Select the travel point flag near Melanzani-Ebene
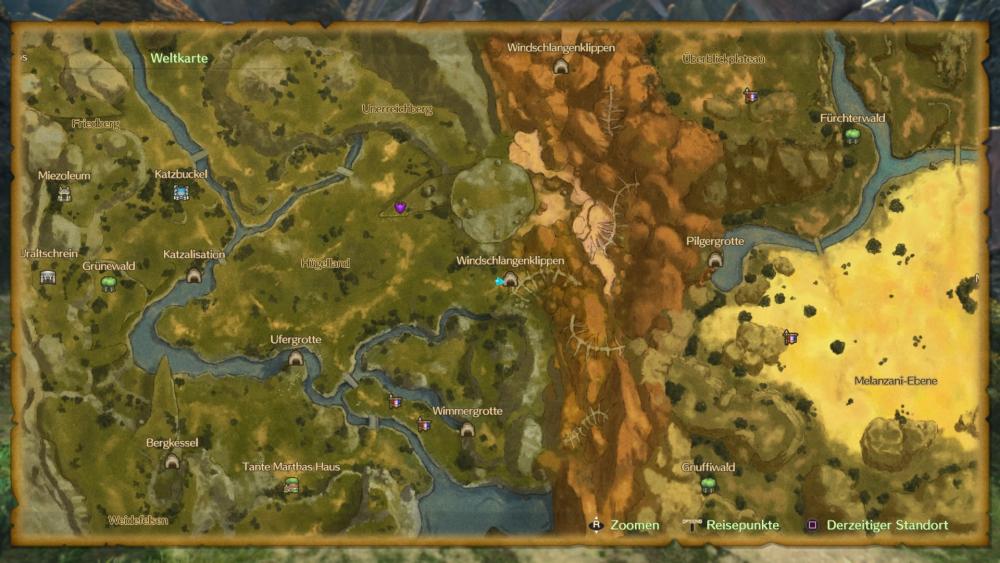This screenshot has height=563, width=1000. point(790,338)
